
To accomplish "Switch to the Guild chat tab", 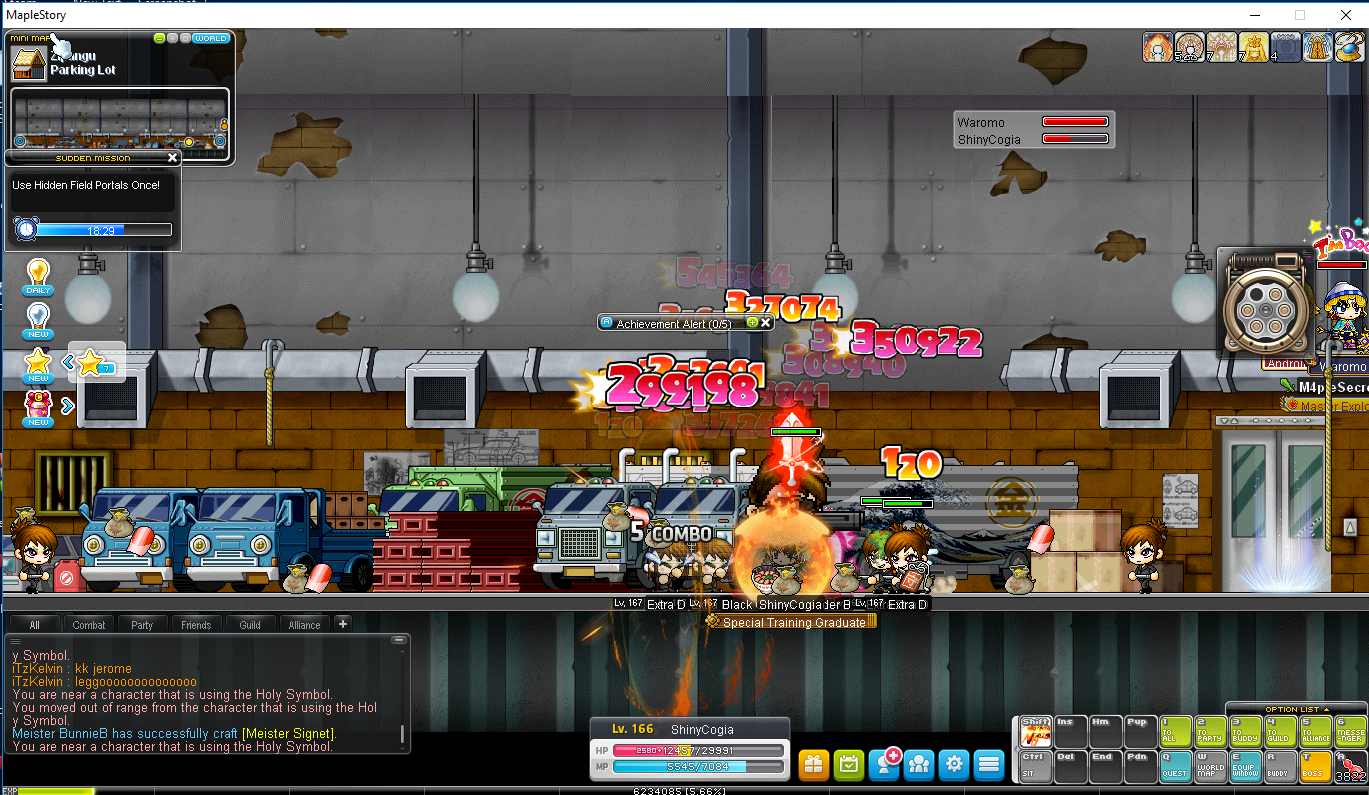I will pyautogui.click(x=250, y=624).
